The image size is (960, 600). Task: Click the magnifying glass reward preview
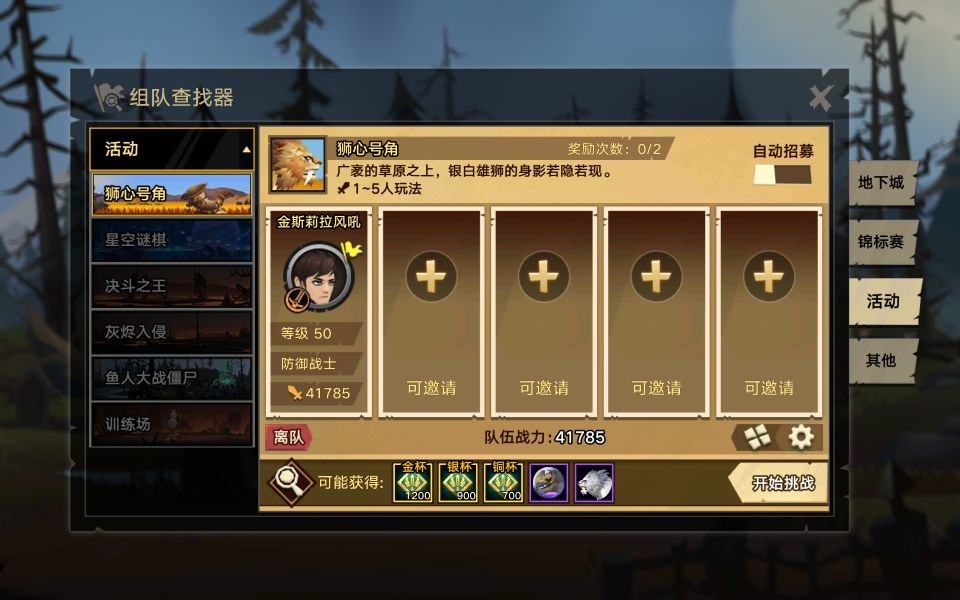click(291, 483)
